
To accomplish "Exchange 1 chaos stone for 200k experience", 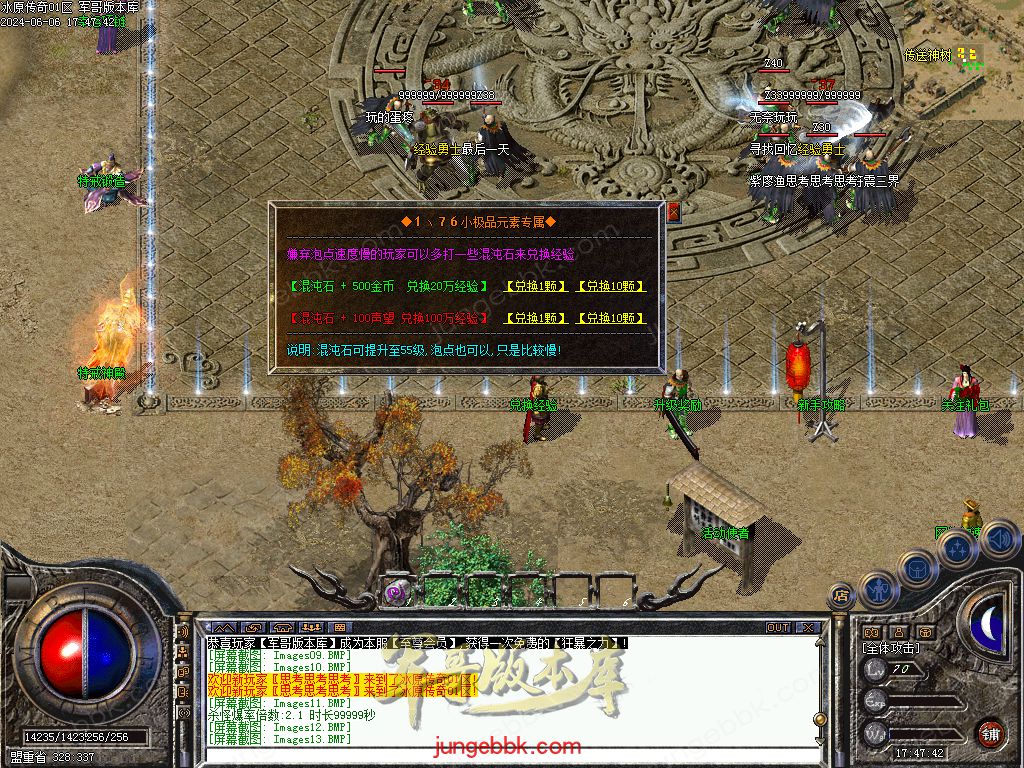I will coord(535,286).
